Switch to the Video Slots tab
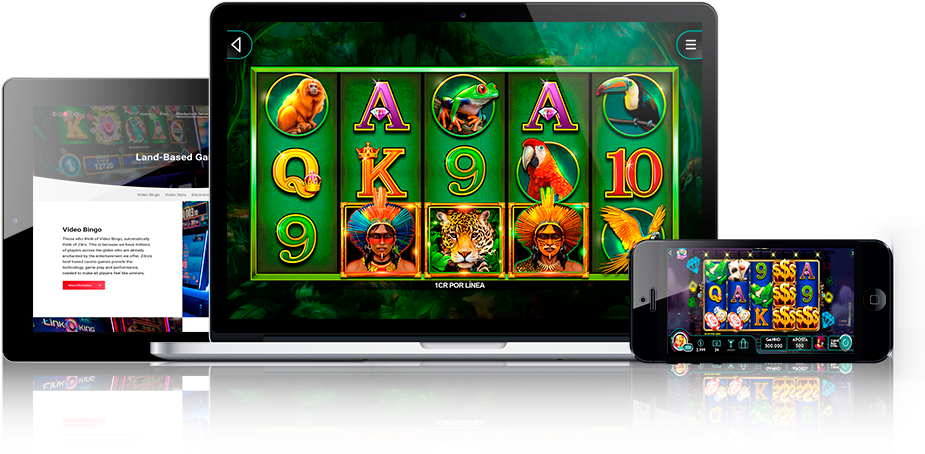The height and width of the screenshot is (454, 925). (176, 194)
